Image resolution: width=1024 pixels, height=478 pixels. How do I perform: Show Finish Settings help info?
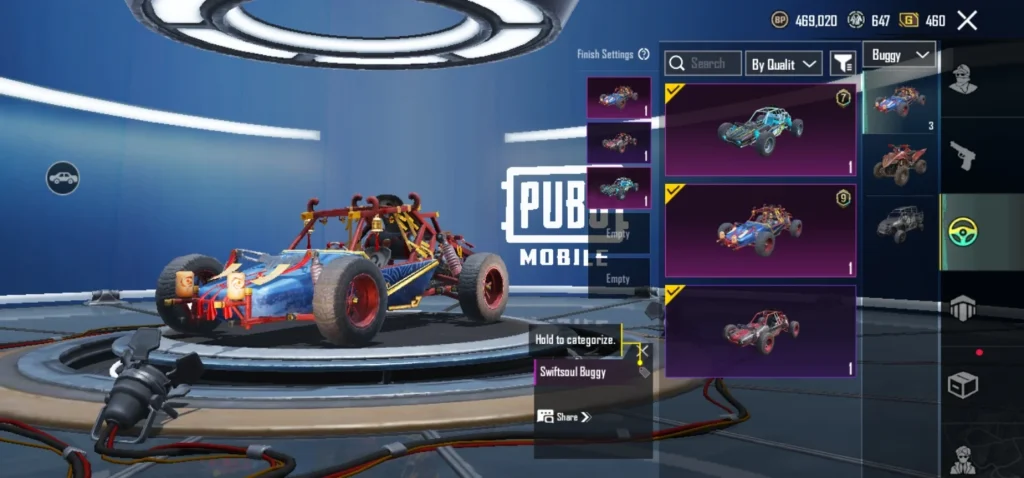point(644,54)
